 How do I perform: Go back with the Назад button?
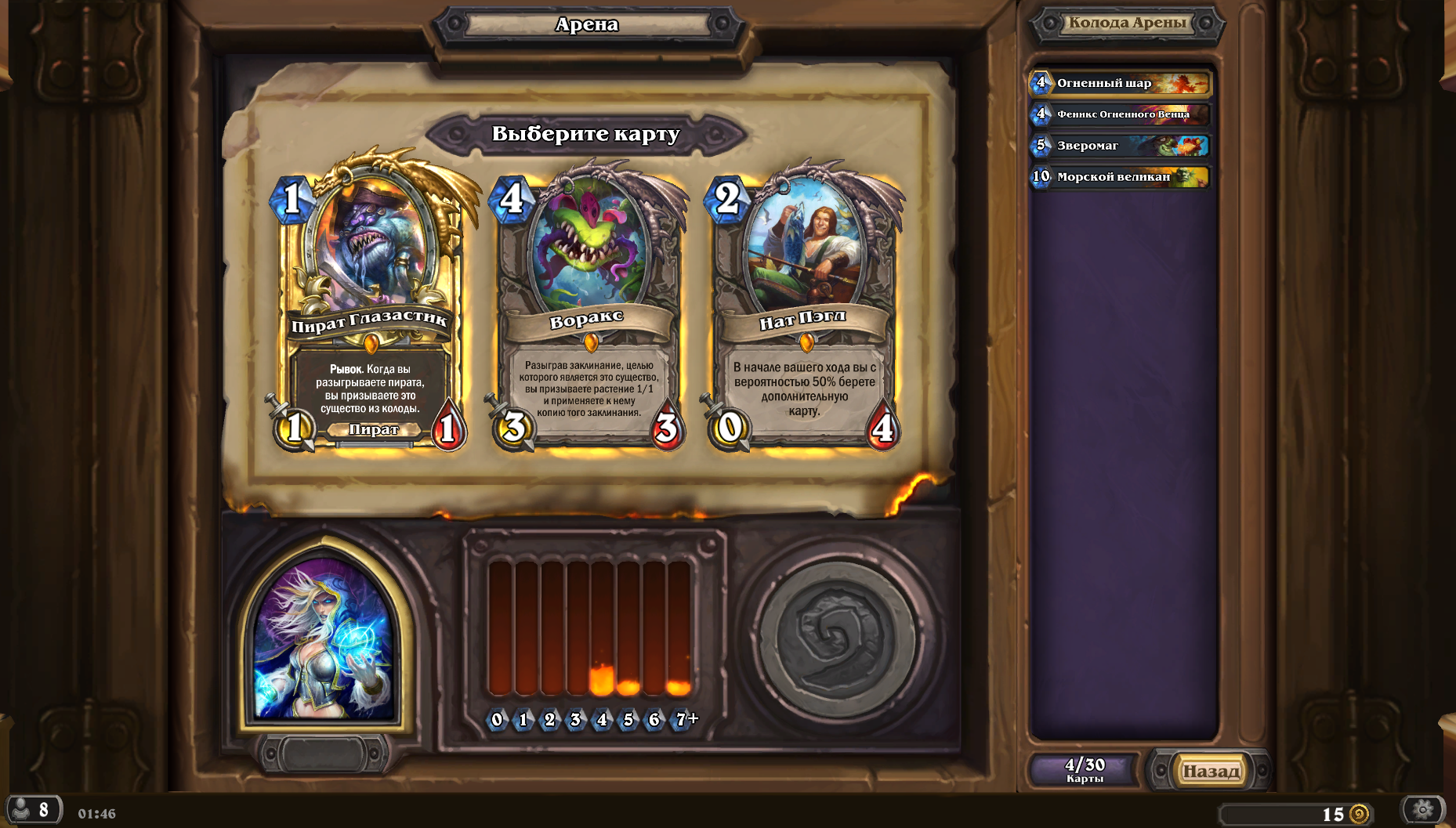pyautogui.click(x=1210, y=771)
